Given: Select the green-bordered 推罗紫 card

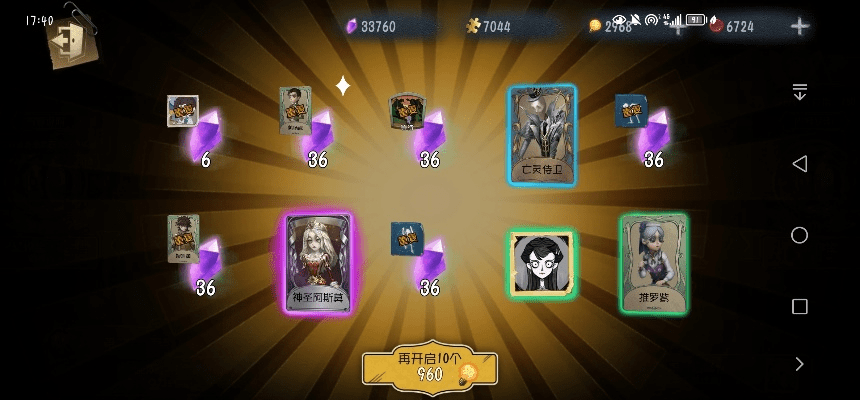Looking at the screenshot, I should click(x=653, y=264).
